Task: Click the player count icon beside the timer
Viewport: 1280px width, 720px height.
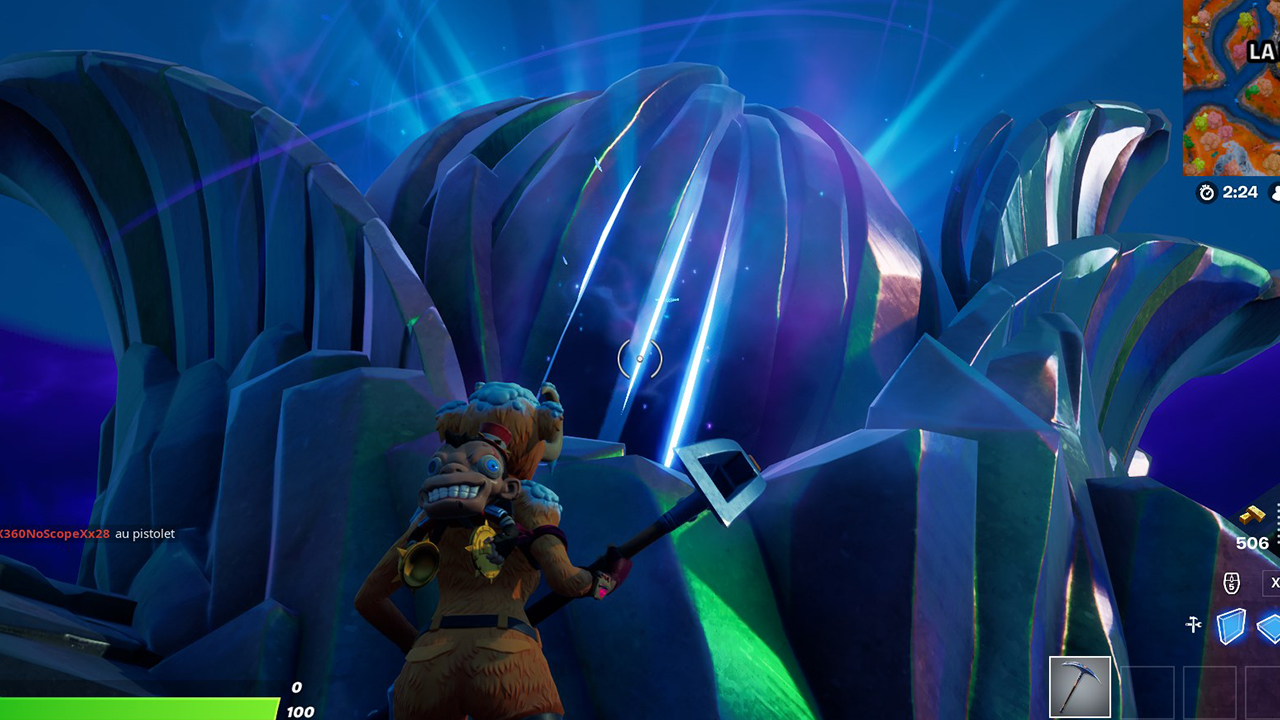Action: [1276, 193]
